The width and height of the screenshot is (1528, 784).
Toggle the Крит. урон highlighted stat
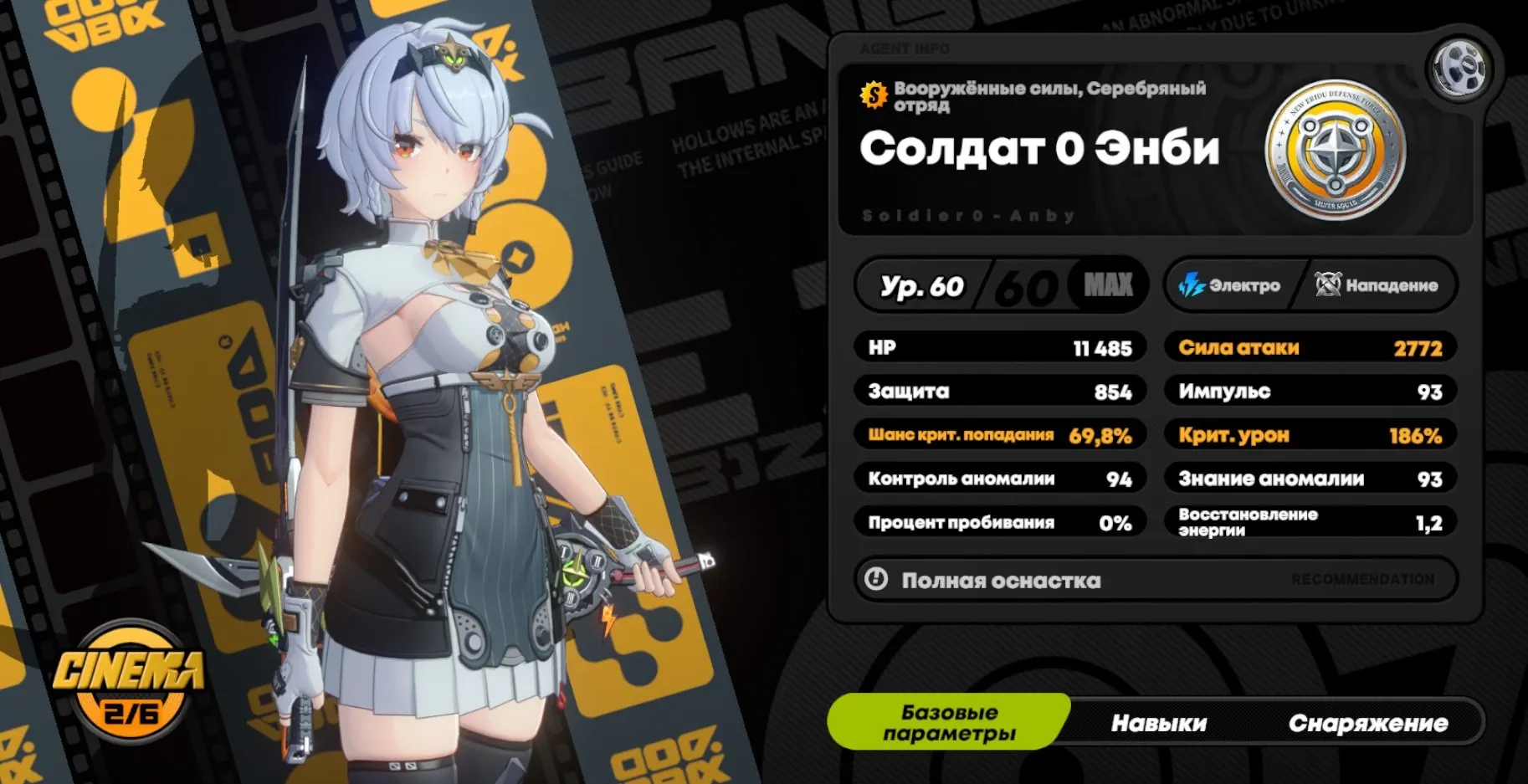[x=1311, y=434]
